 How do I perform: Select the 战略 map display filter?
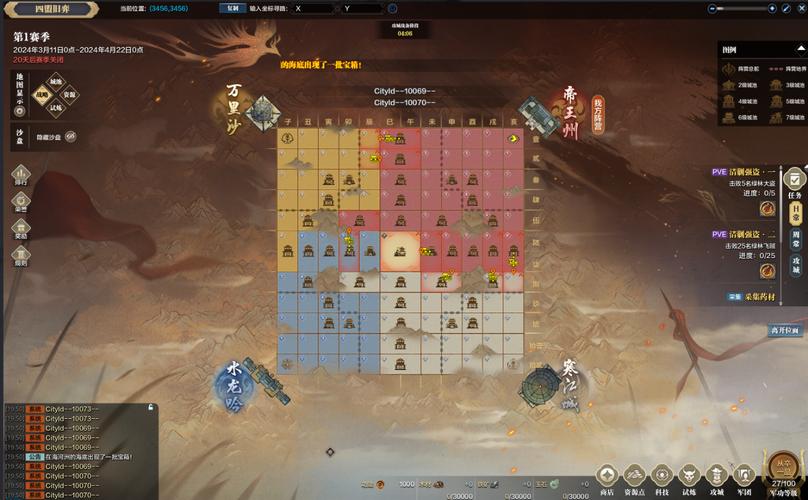coord(42,95)
